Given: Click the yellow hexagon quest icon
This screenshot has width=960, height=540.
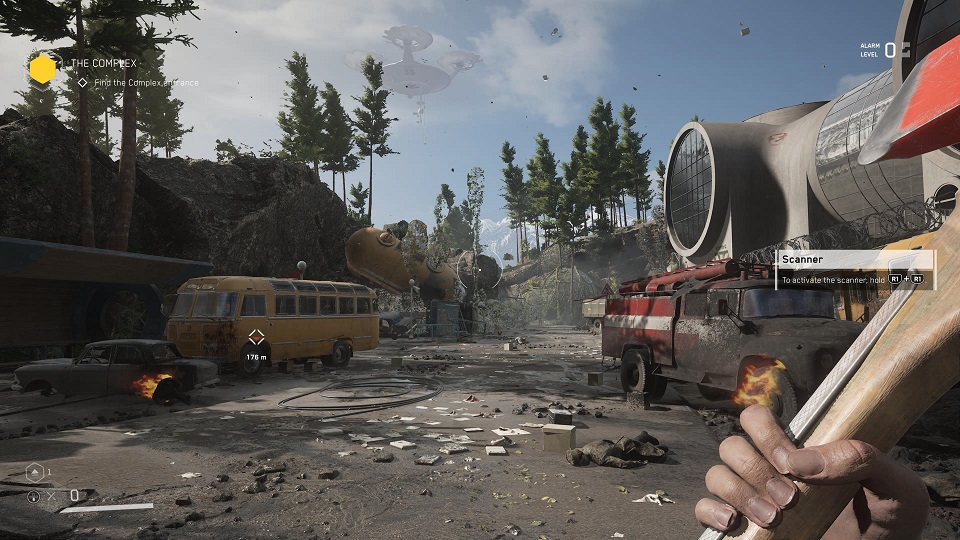Looking at the screenshot, I should 42,69.
